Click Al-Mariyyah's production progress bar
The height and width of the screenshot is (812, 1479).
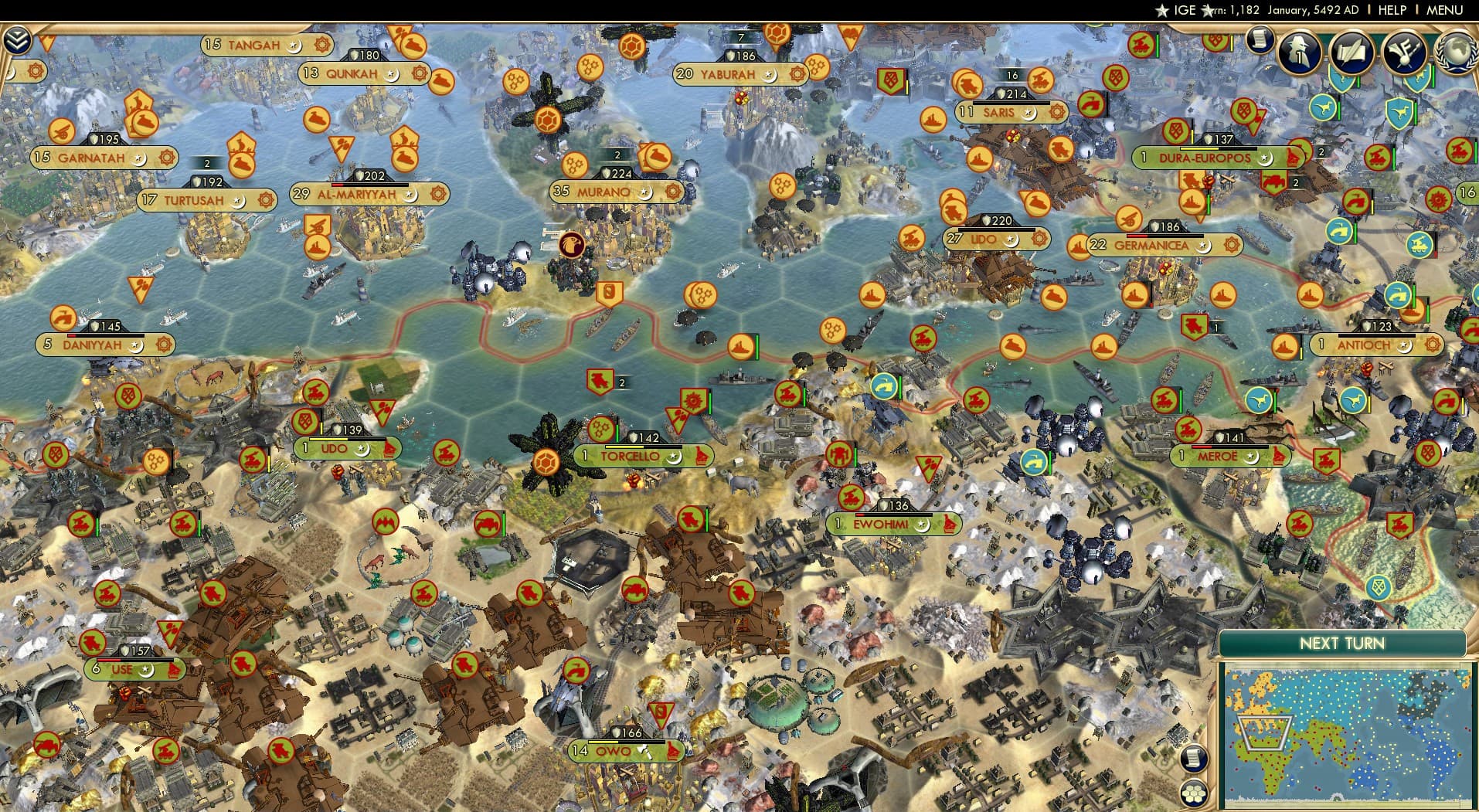369,185
